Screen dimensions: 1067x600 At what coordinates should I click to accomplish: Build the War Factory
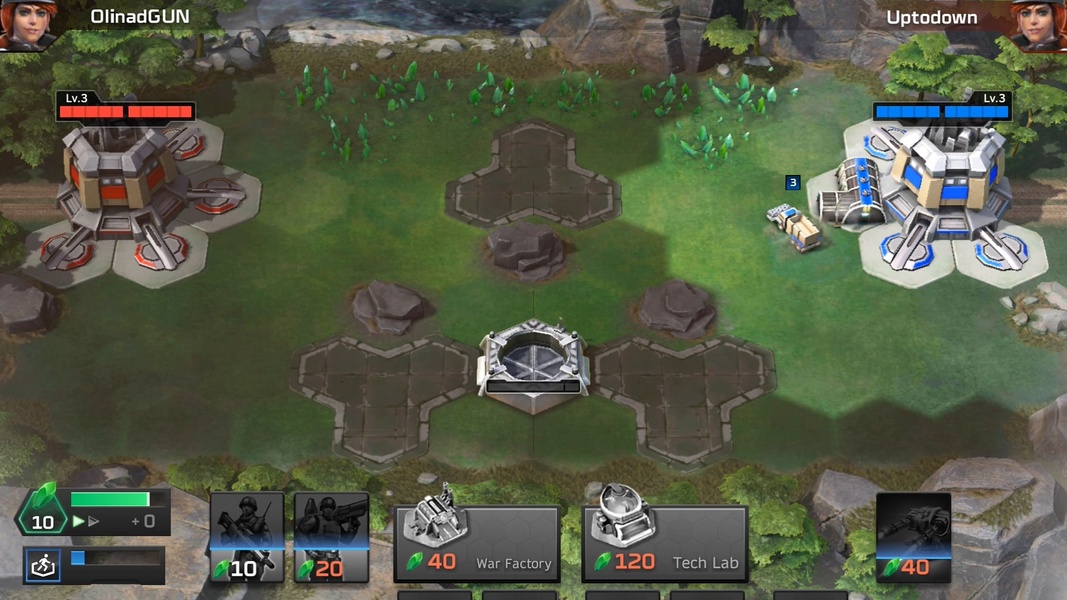pyautogui.click(x=477, y=543)
